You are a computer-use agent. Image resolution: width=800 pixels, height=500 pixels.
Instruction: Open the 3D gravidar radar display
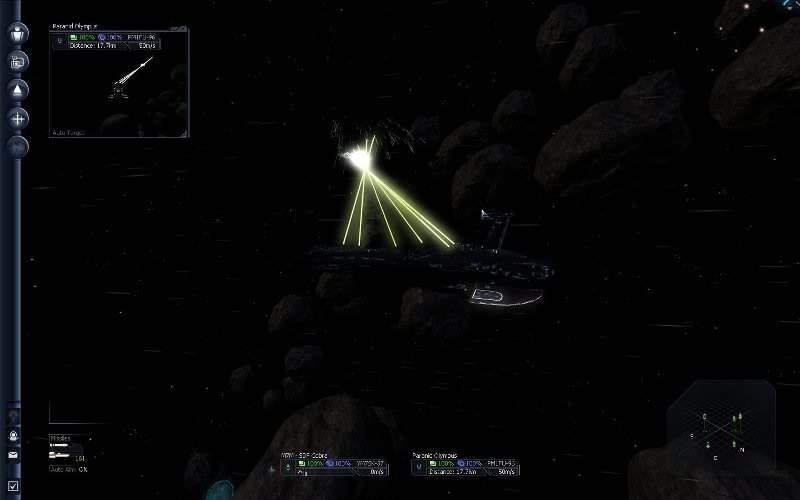tap(722, 429)
